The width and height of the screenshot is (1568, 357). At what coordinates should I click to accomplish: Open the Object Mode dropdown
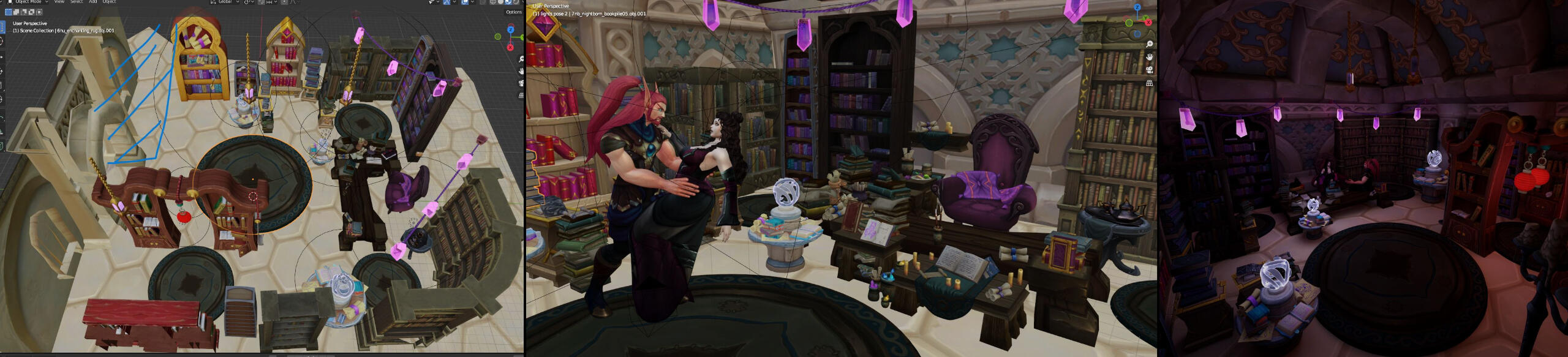[28, 2]
